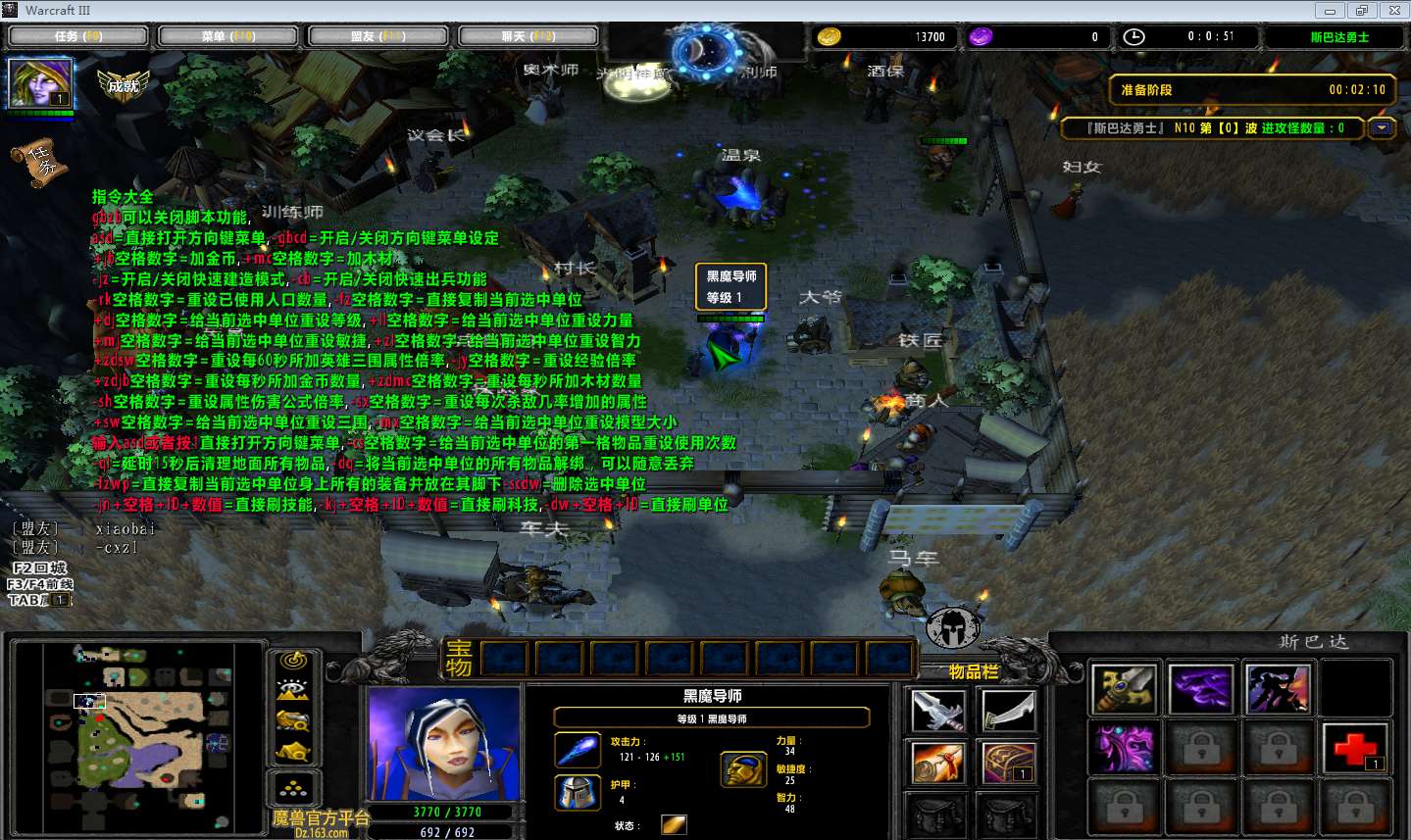Collapse the wave multiboard with the arrow button

pos(1383,128)
